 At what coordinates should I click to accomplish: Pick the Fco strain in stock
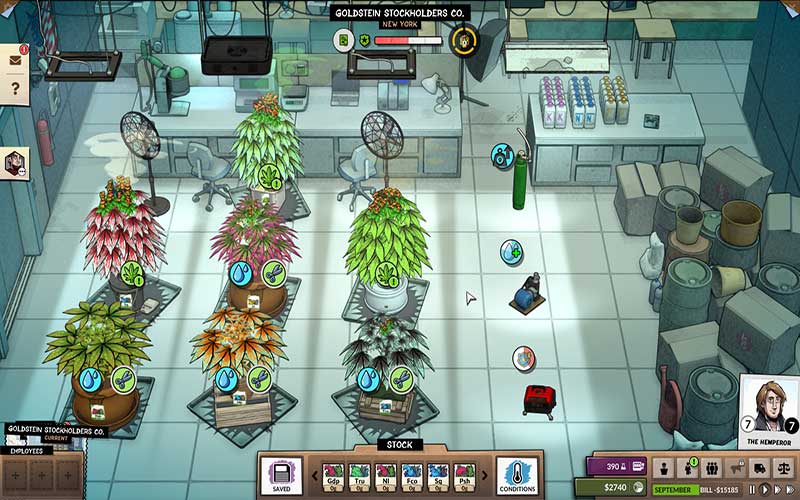pos(411,473)
